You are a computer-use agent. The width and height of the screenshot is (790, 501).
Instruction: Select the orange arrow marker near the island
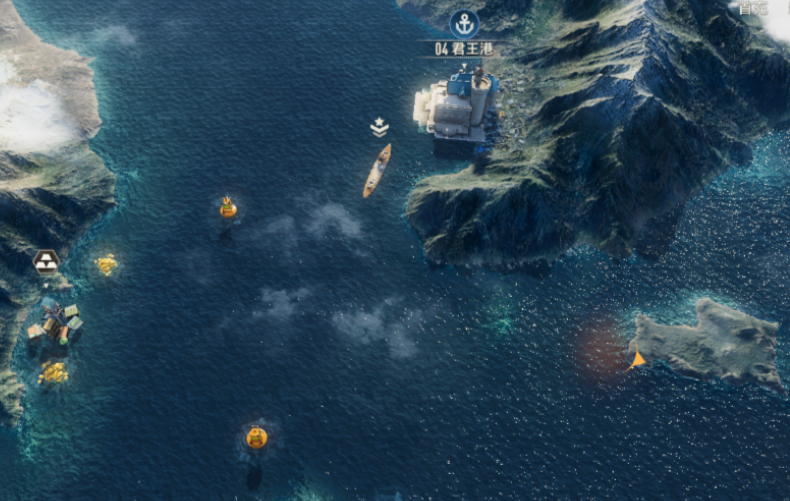(x=637, y=359)
